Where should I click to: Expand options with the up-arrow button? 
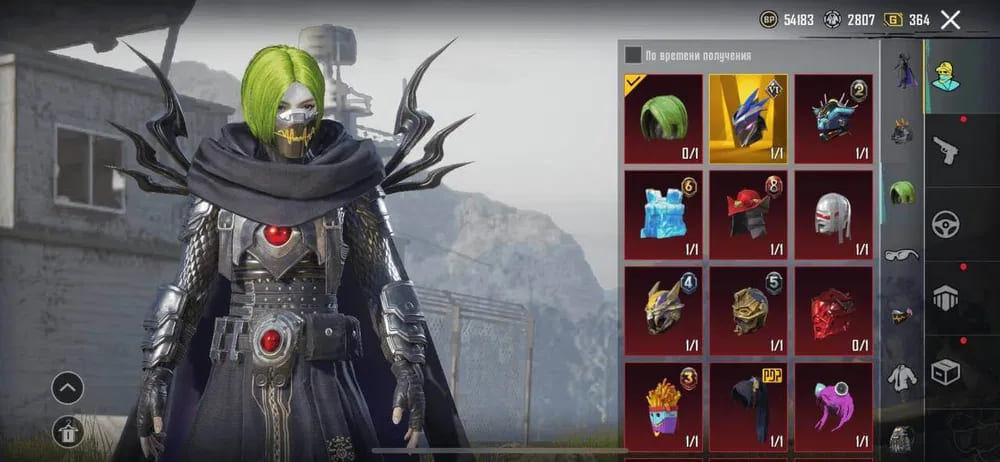pyautogui.click(x=67, y=387)
